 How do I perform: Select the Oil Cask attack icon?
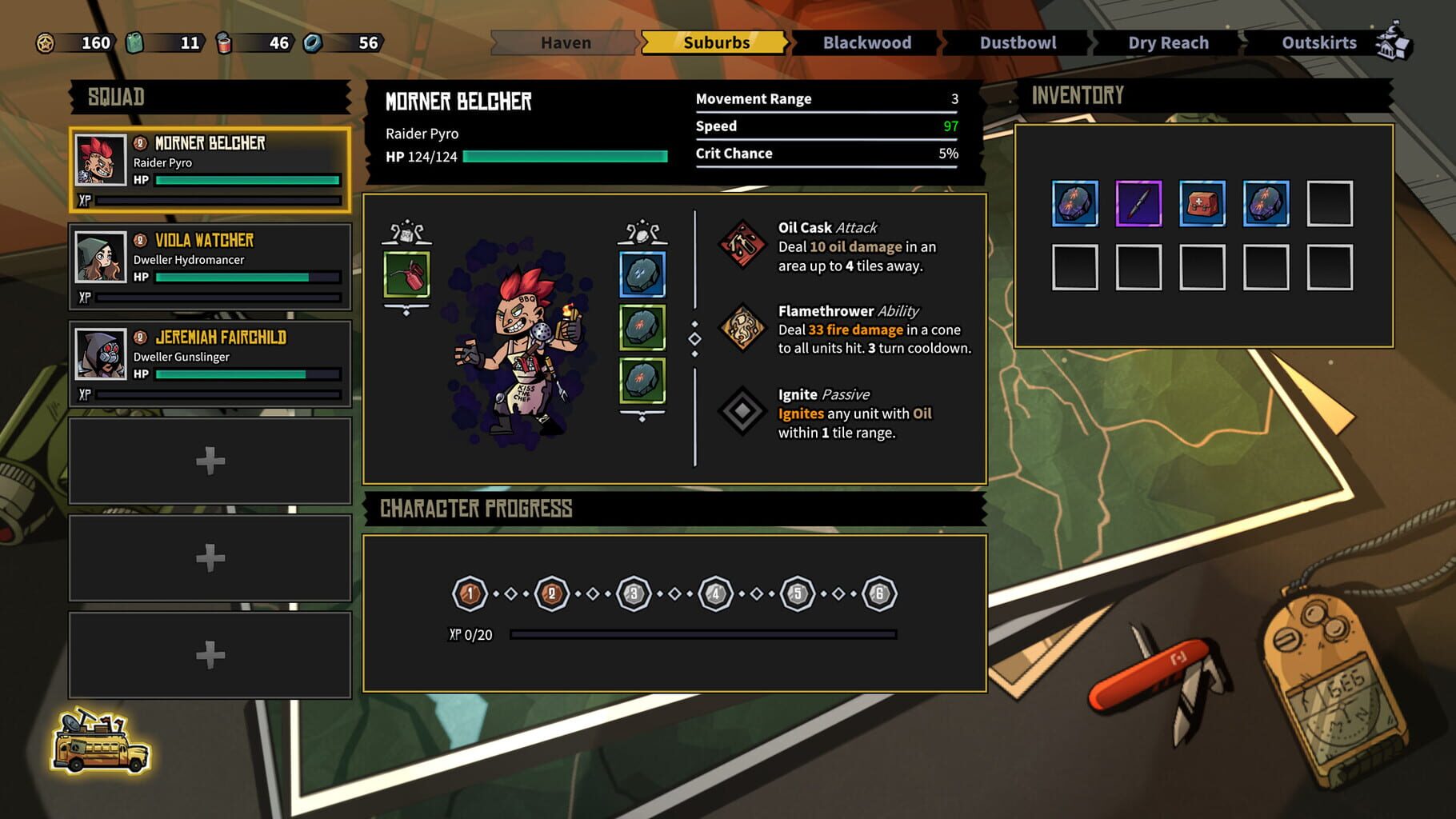[x=745, y=242]
